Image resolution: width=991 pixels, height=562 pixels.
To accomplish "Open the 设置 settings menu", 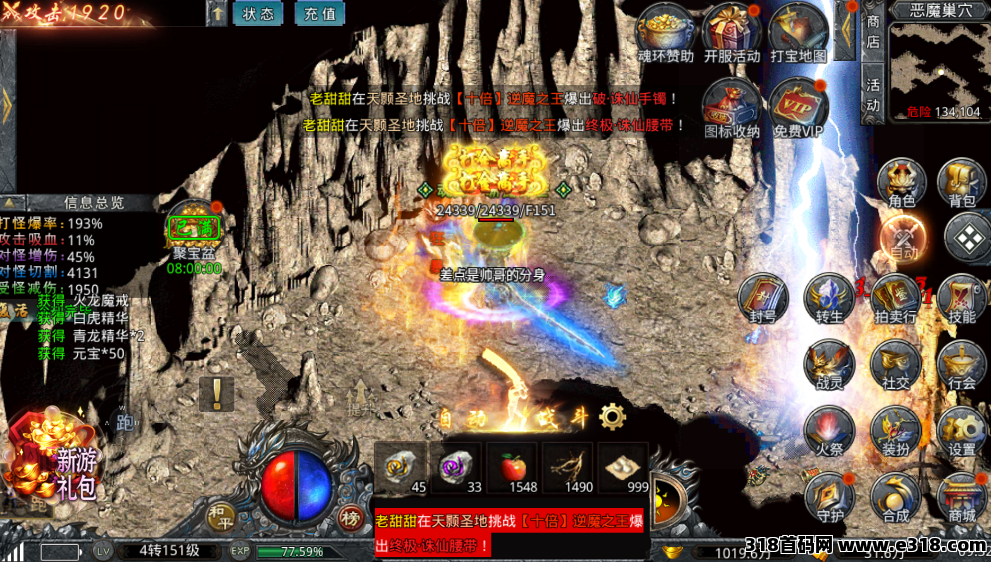I will pos(962,433).
